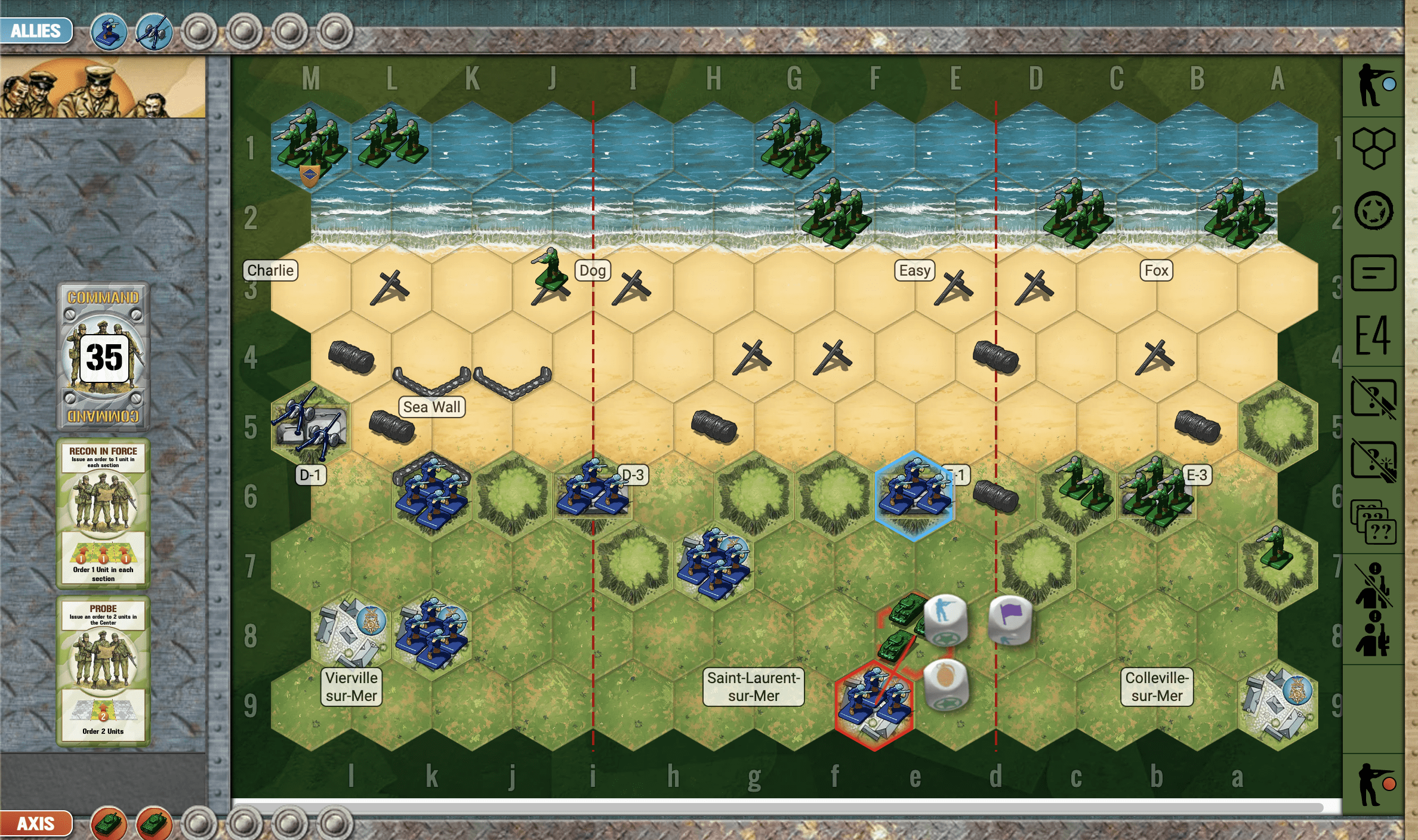Select the red-highlighted Axis infantry unit
Image resolution: width=1418 pixels, height=840 pixels.
pos(874,705)
